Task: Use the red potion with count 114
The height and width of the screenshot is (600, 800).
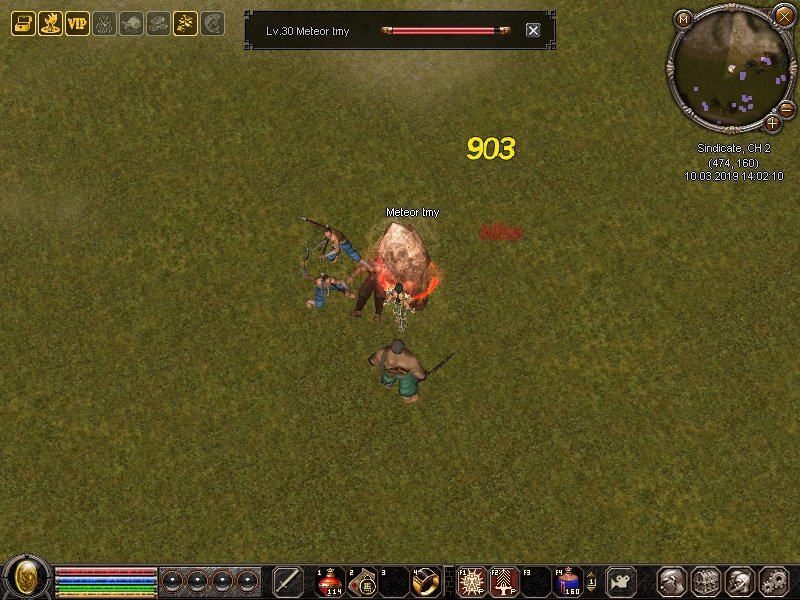Action: click(331, 581)
